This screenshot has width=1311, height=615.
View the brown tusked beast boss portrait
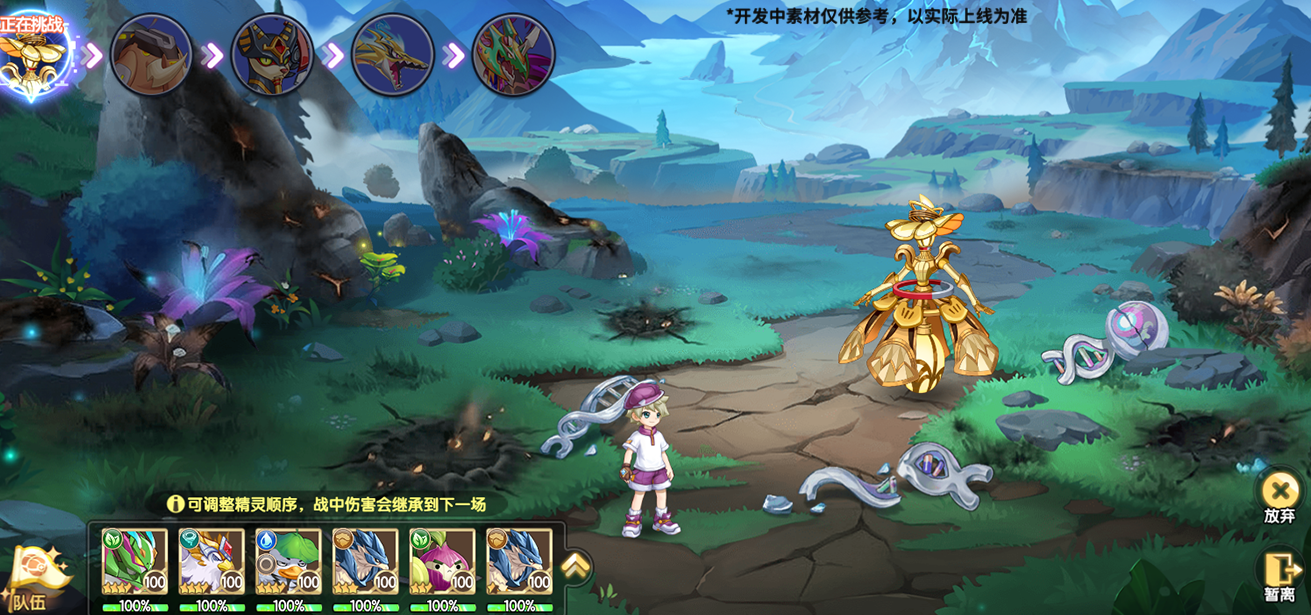[x=152, y=55]
